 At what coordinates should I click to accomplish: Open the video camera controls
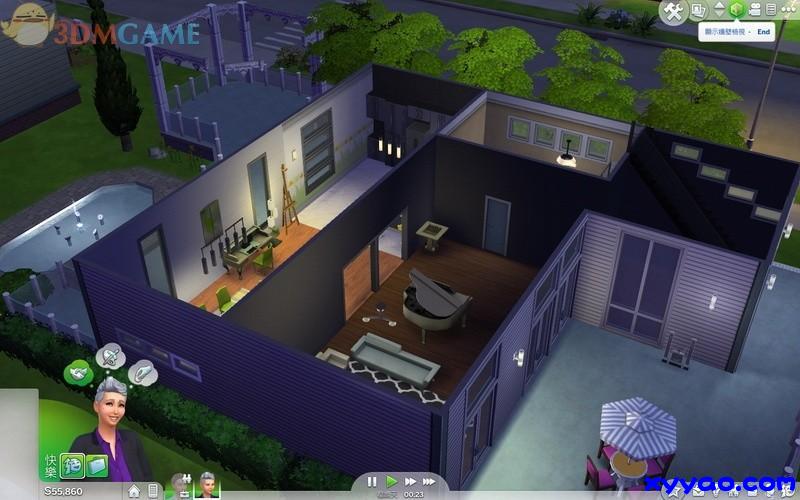coord(756,11)
